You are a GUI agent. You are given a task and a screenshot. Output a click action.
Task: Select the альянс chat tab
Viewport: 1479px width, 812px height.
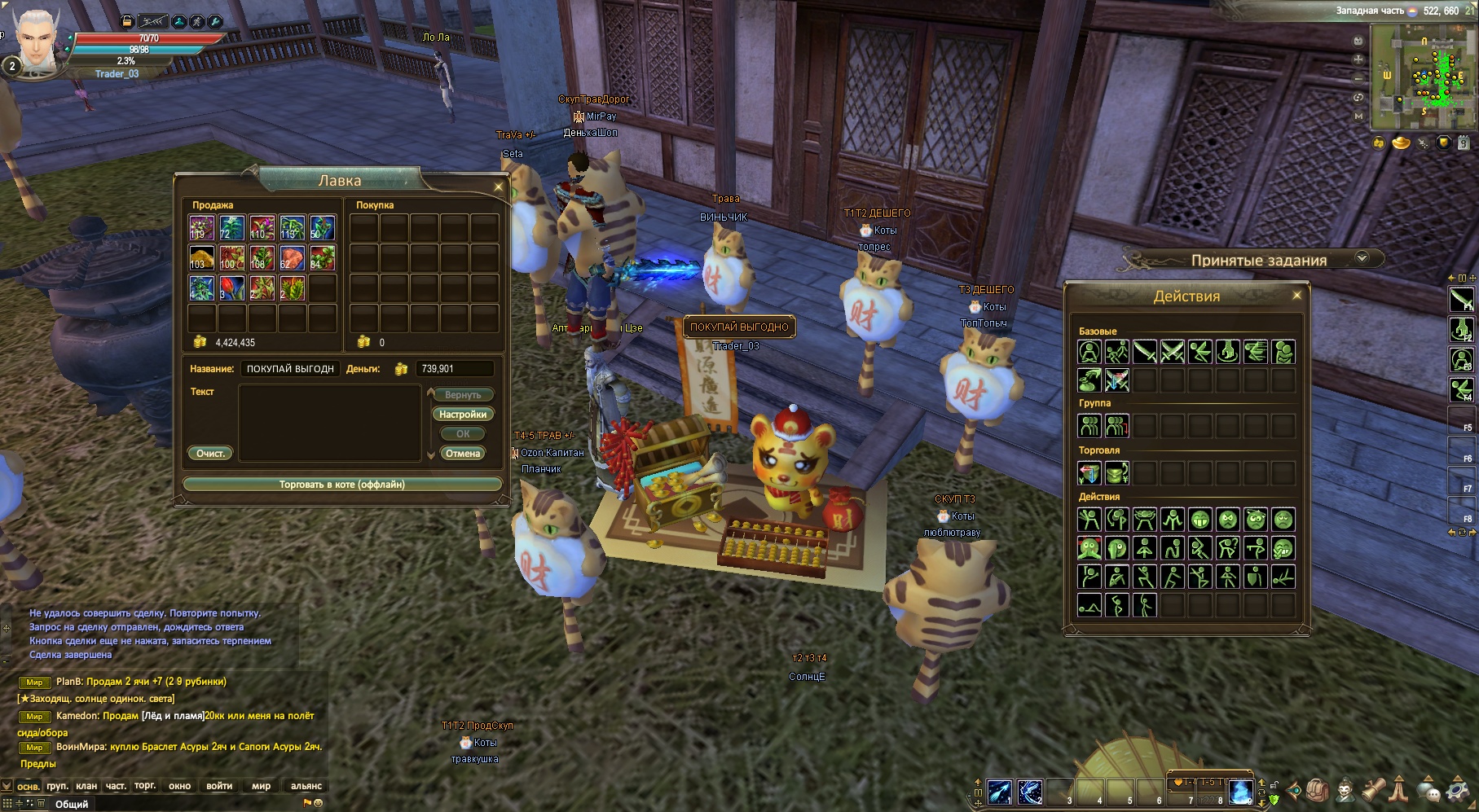point(306,786)
